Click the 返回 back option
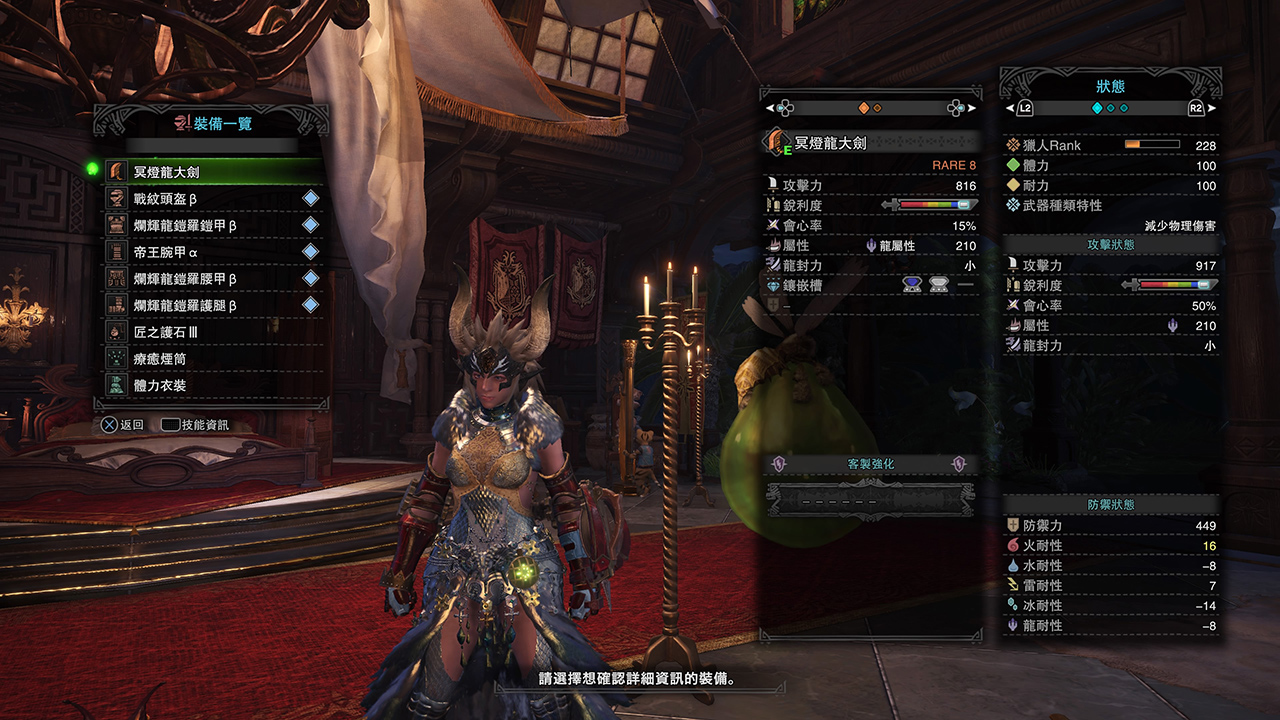Viewport: 1280px width, 720px height. pyautogui.click(x=123, y=425)
